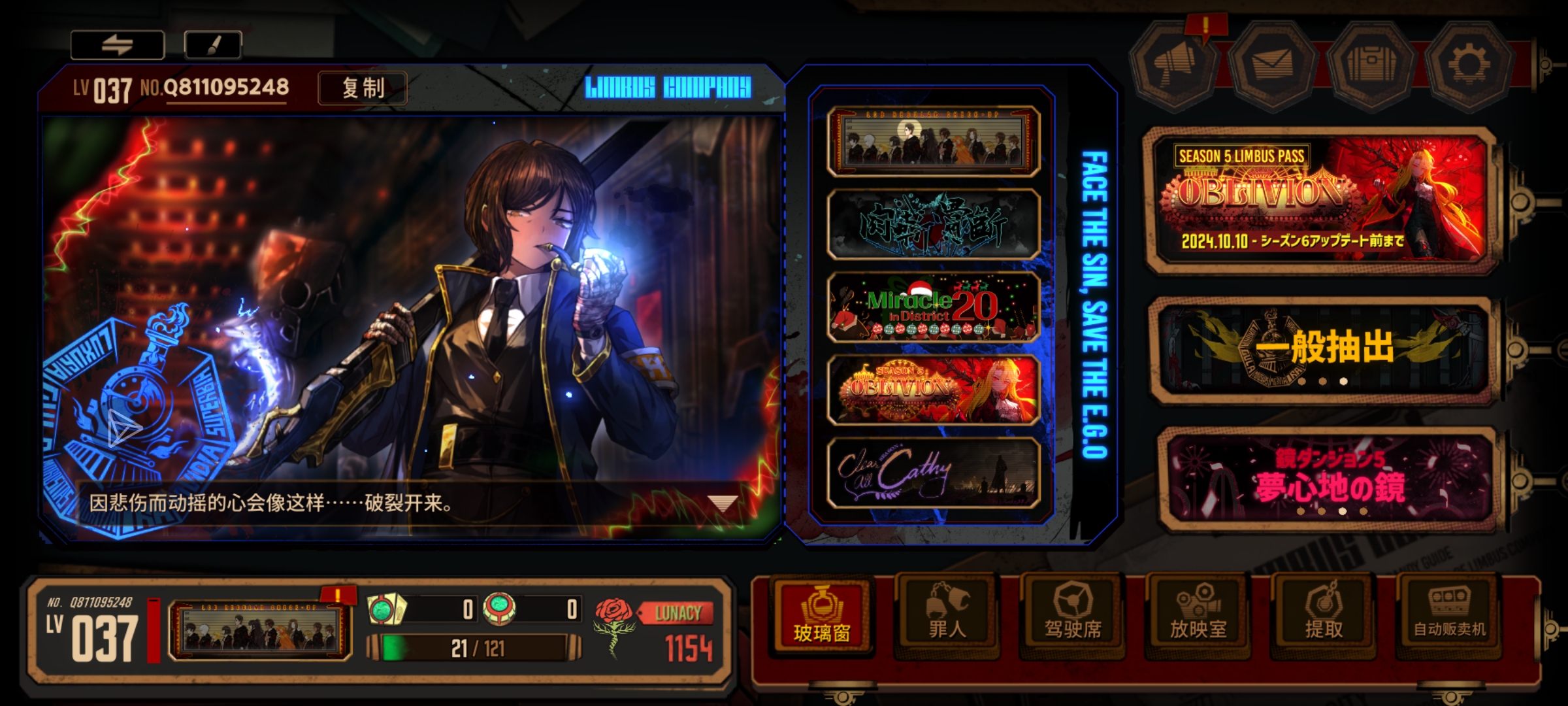Select the Miracle in District 20 banner
Screen dimensions: 1568x706
click(x=933, y=307)
